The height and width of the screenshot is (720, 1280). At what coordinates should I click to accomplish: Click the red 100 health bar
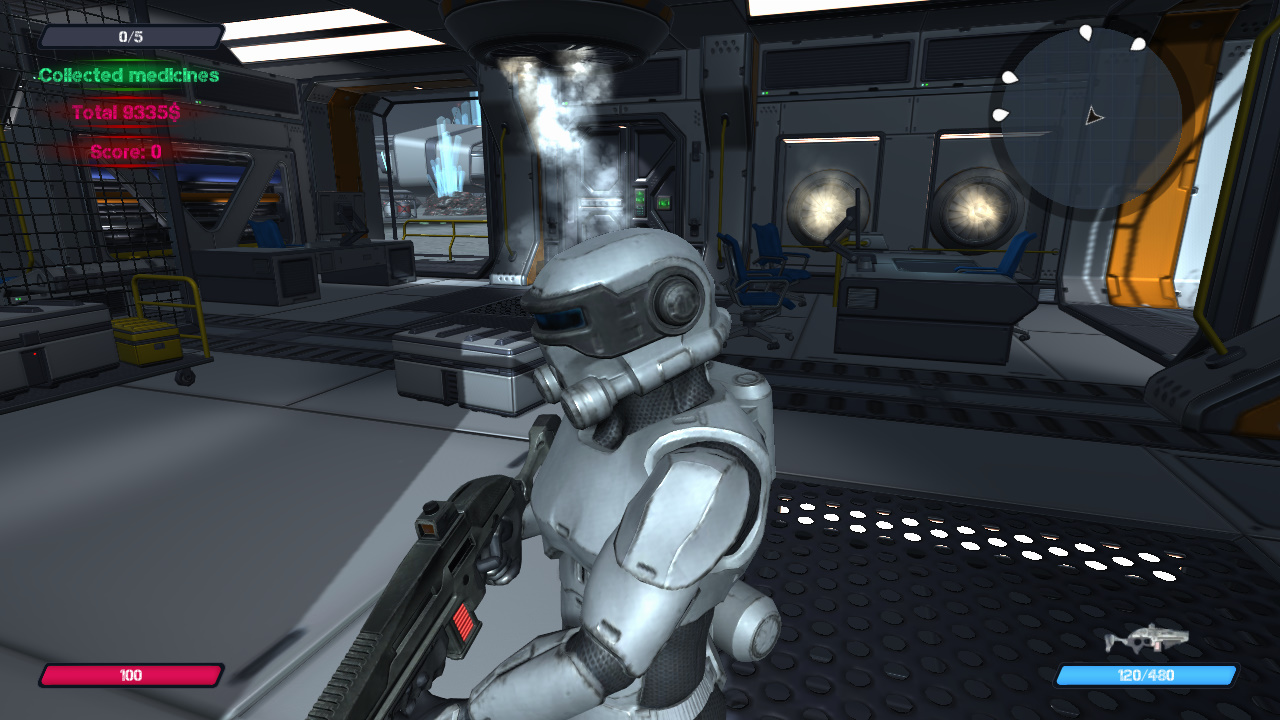[128, 675]
